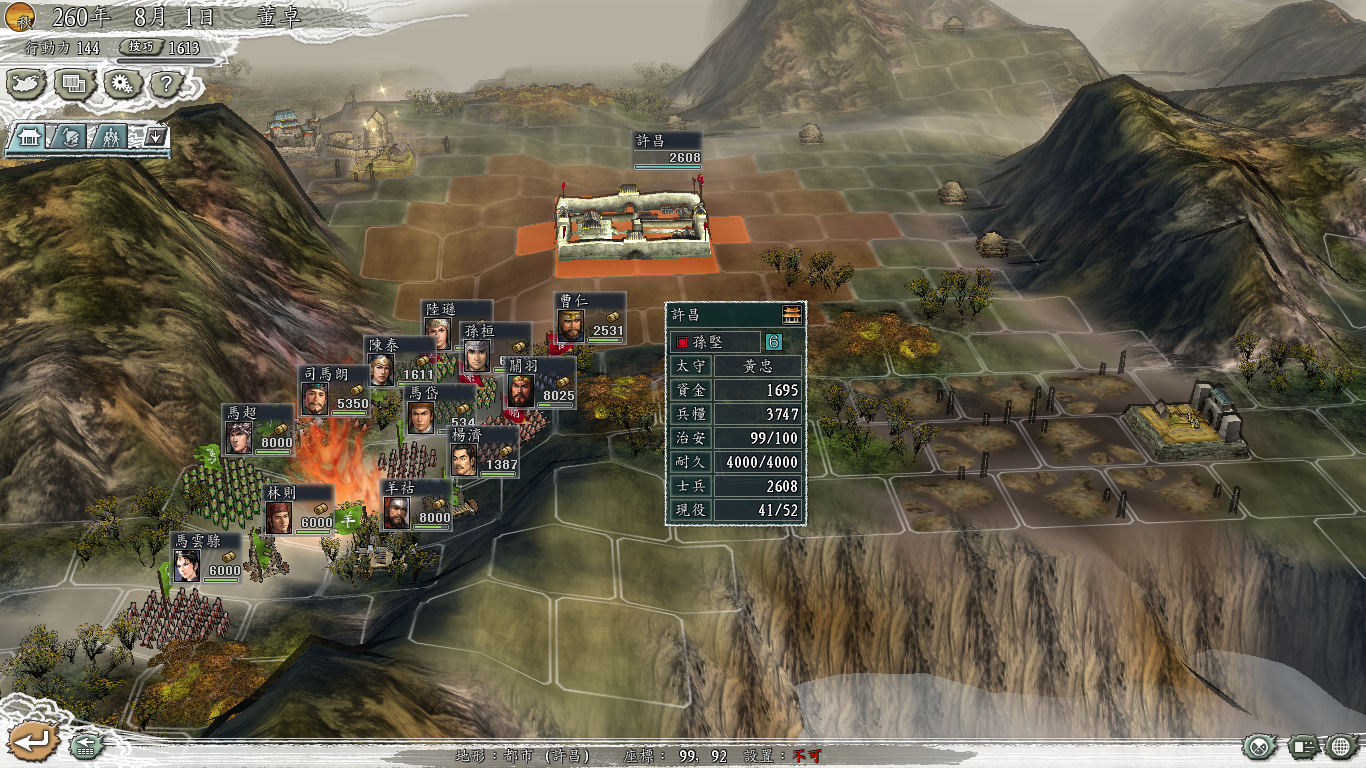The height and width of the screenshot is (768, 1366).
Task: Select 馬雲騄's unit tag
Action: pos(207,558)
